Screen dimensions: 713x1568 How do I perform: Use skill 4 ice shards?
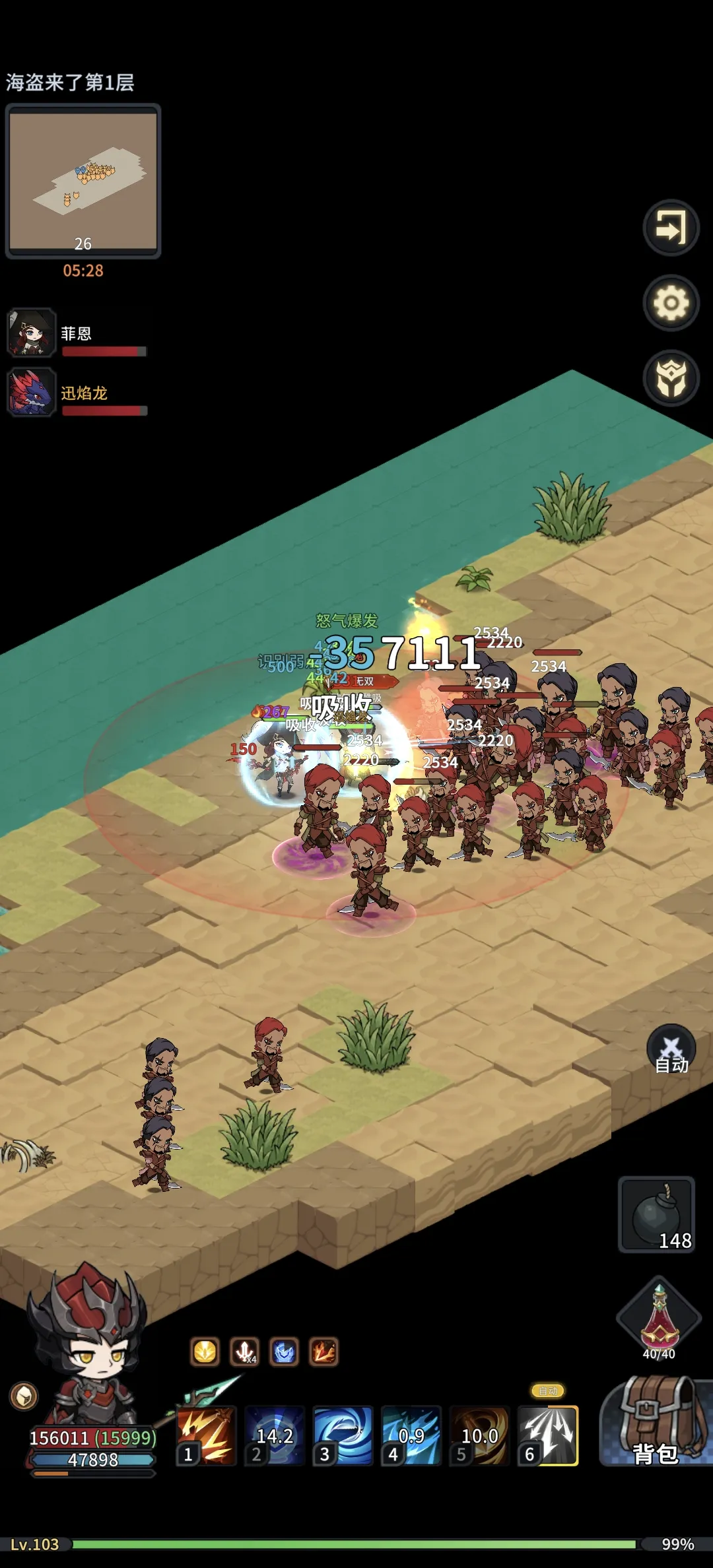click(411, 1436)
